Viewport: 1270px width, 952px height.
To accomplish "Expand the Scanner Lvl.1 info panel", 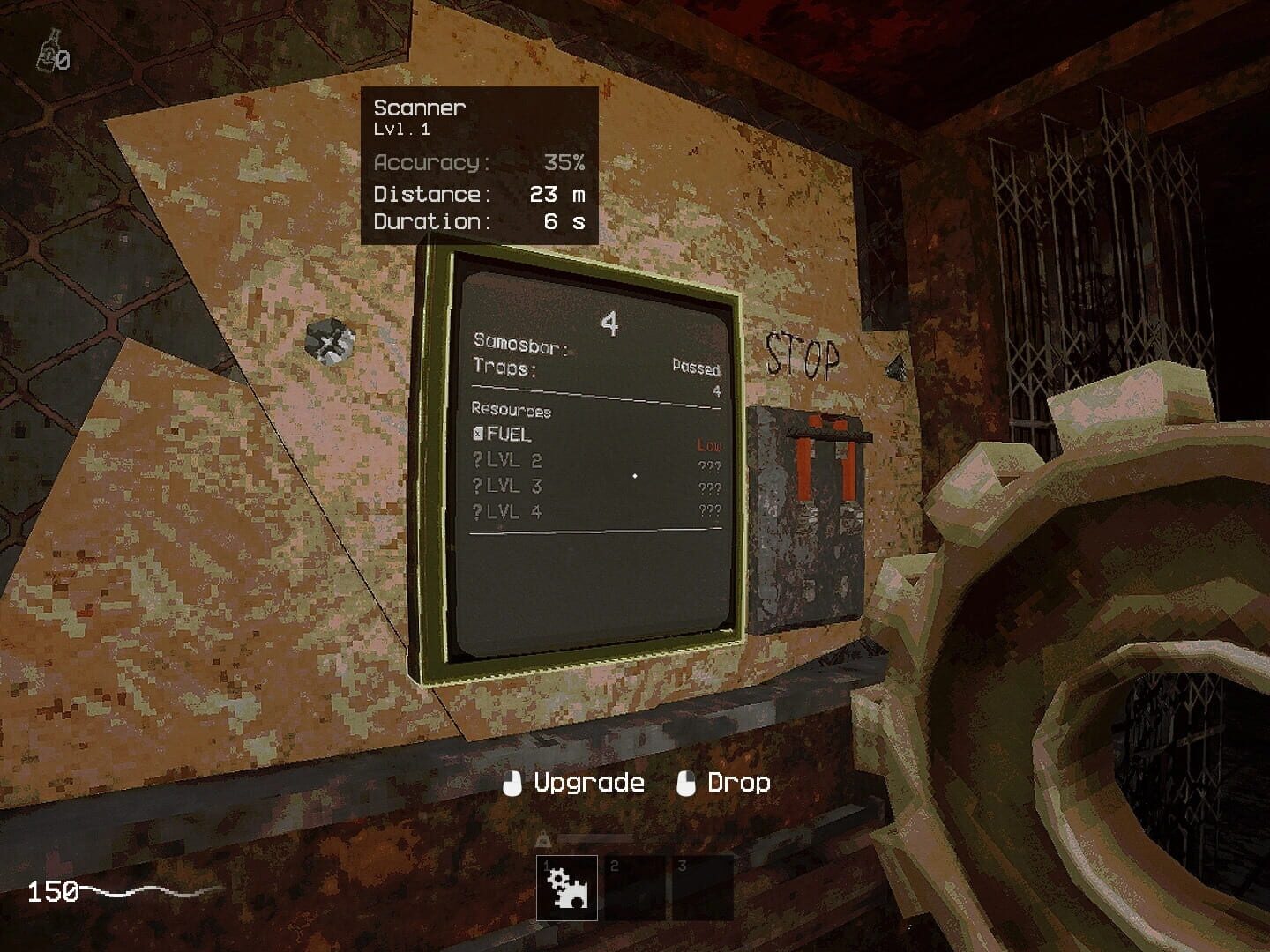I will point(420,115).
